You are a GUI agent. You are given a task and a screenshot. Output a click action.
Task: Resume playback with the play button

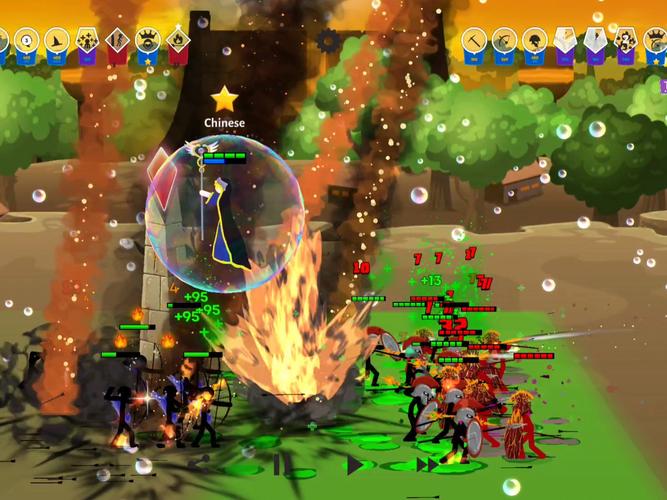click(x=354, y=465)
